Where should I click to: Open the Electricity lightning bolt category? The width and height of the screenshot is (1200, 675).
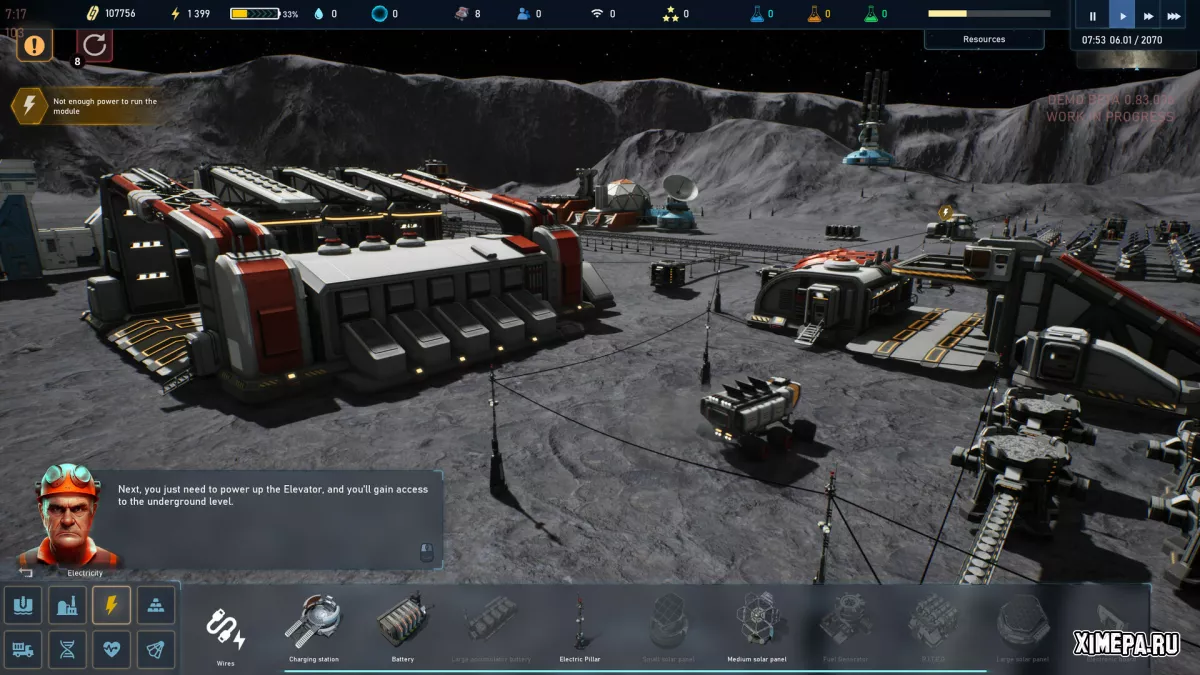(x=111, y=605)
